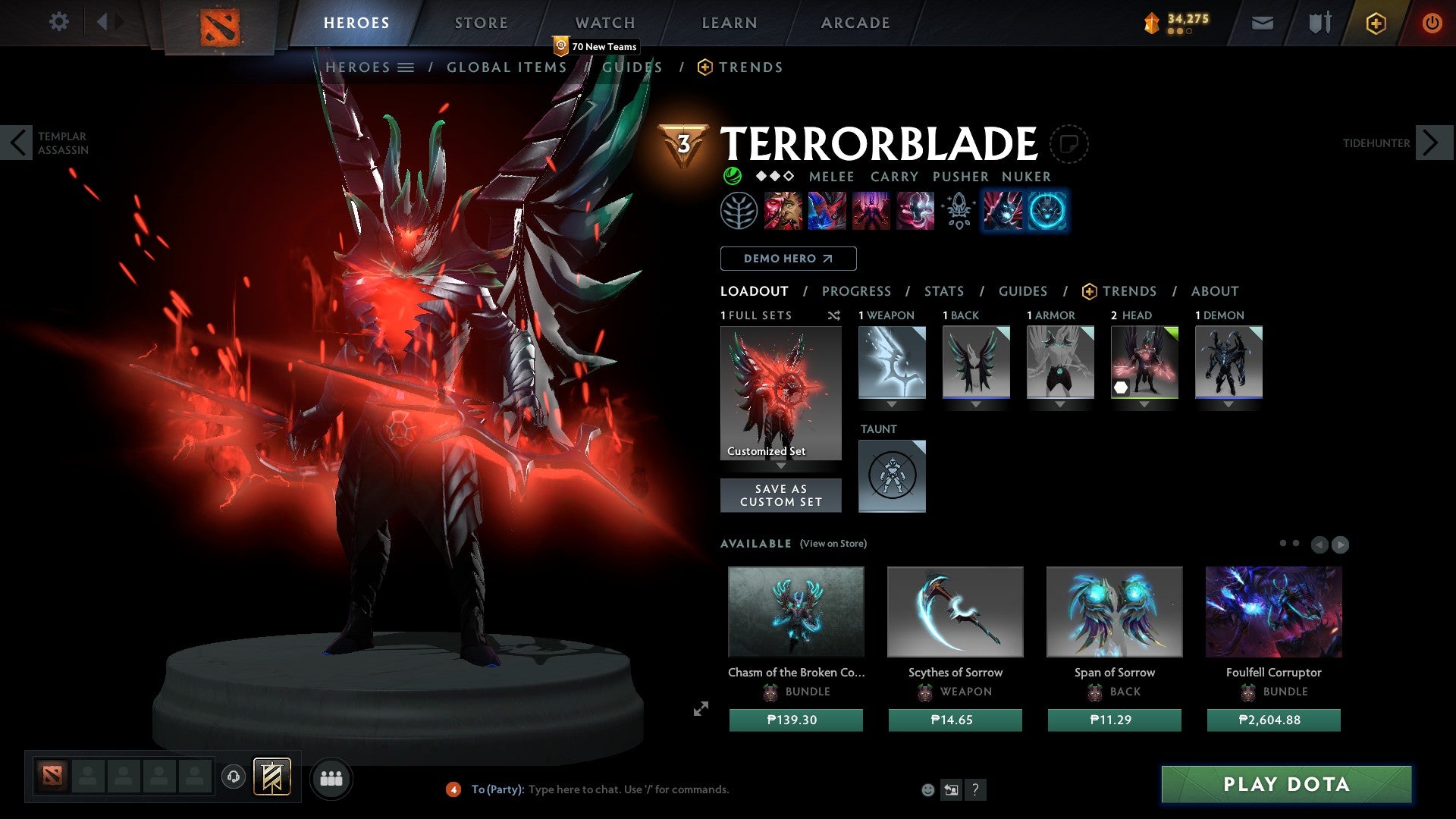Click the armory shield-and-sword icon
Image resolution: width=1456 pixels, height=819 pixels.
pos(1319,23)
